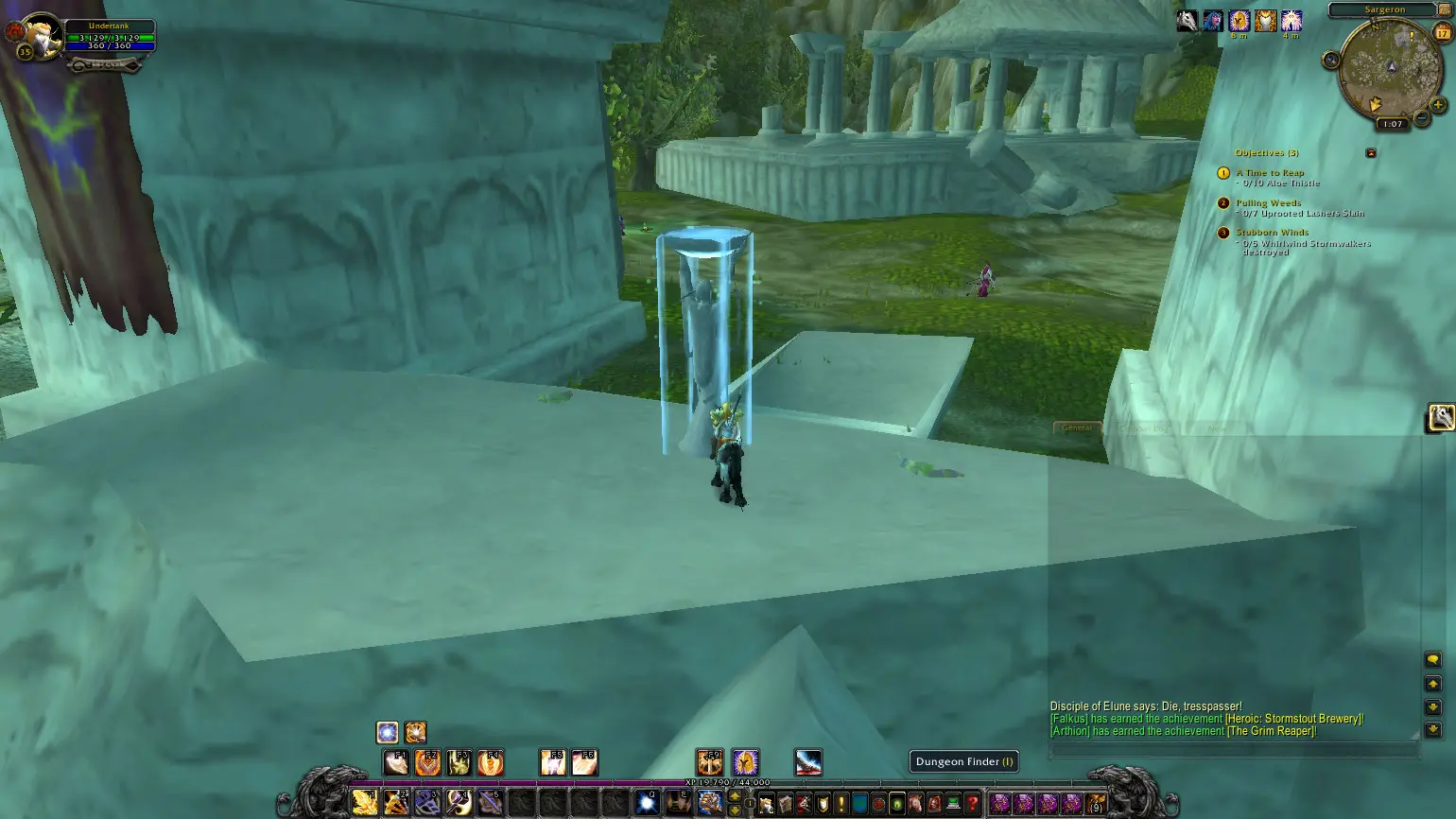
Task: Open the Combat Log chat tab
Action: pyautogui.click(x=1144, y=428)
